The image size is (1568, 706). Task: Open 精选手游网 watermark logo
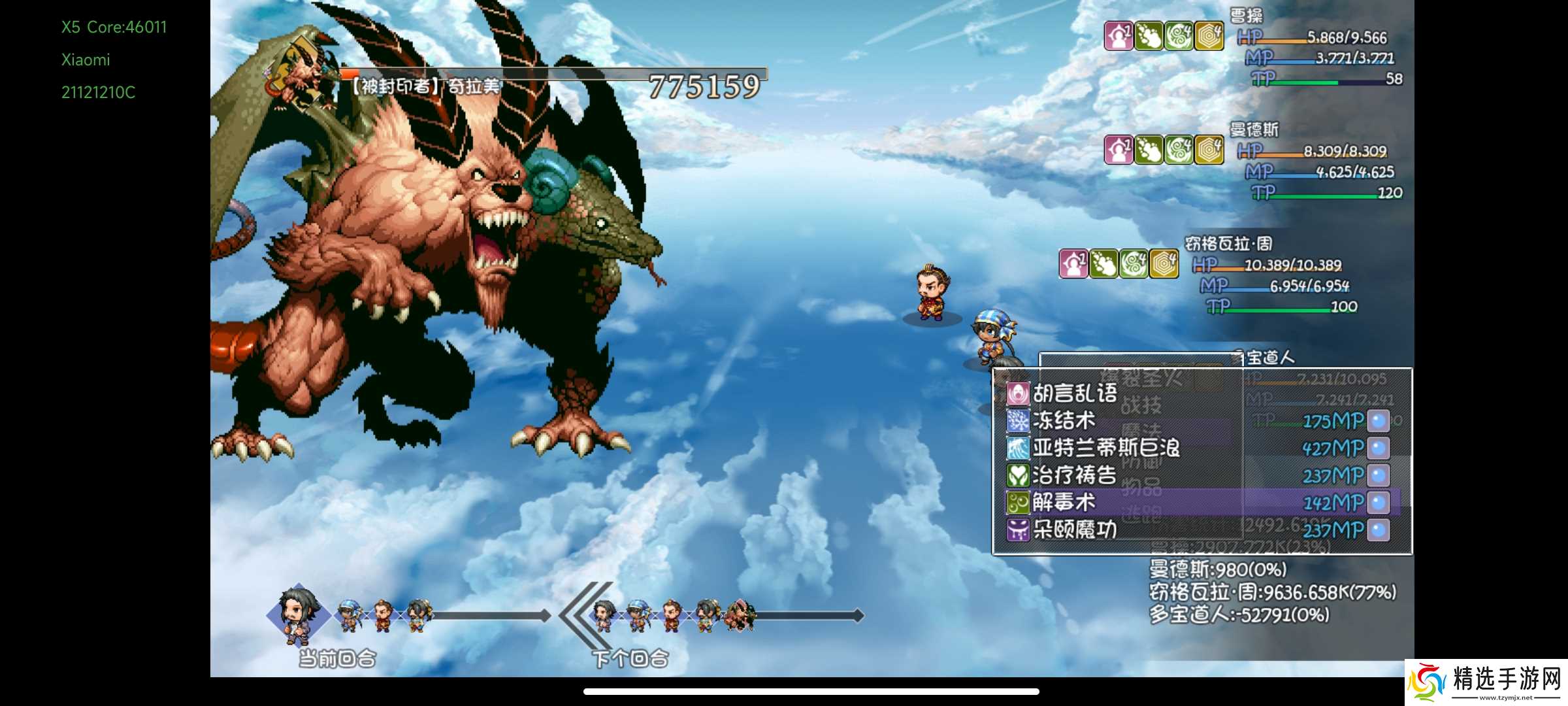tap(1486, 682)
